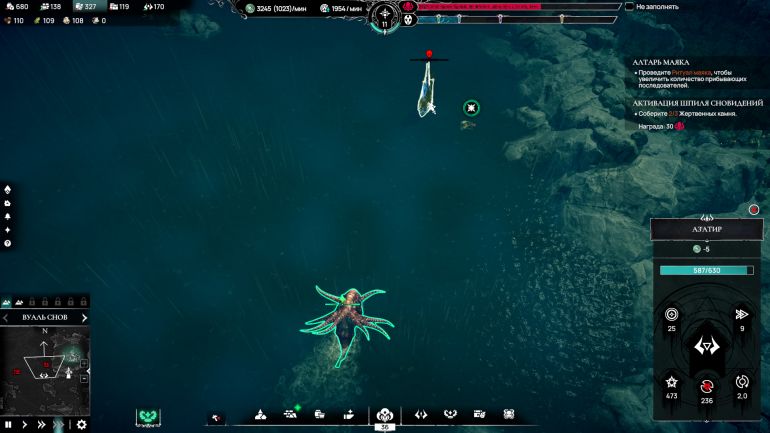The image size is (770, 433).
Task: Activate the red swirl ability in unit panel
Action: [707, 385]
